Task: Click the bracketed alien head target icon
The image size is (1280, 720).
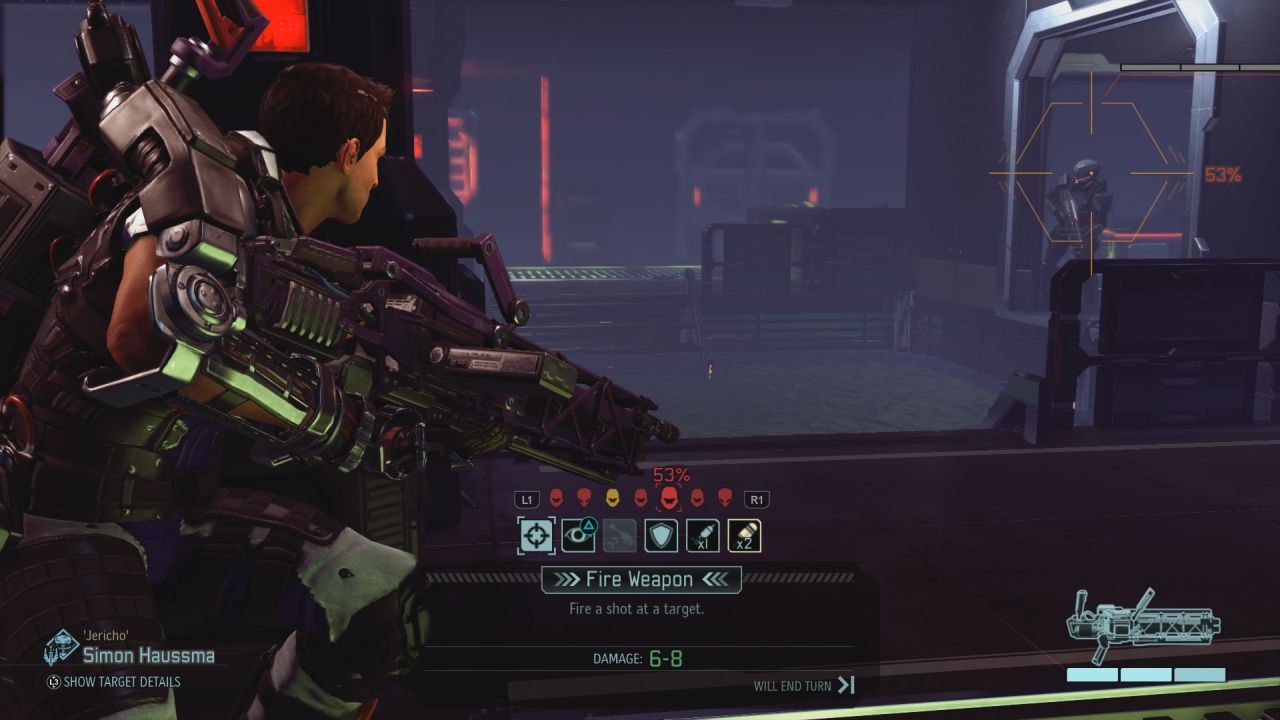Action: pyautogui.click(x=668, y=498)
